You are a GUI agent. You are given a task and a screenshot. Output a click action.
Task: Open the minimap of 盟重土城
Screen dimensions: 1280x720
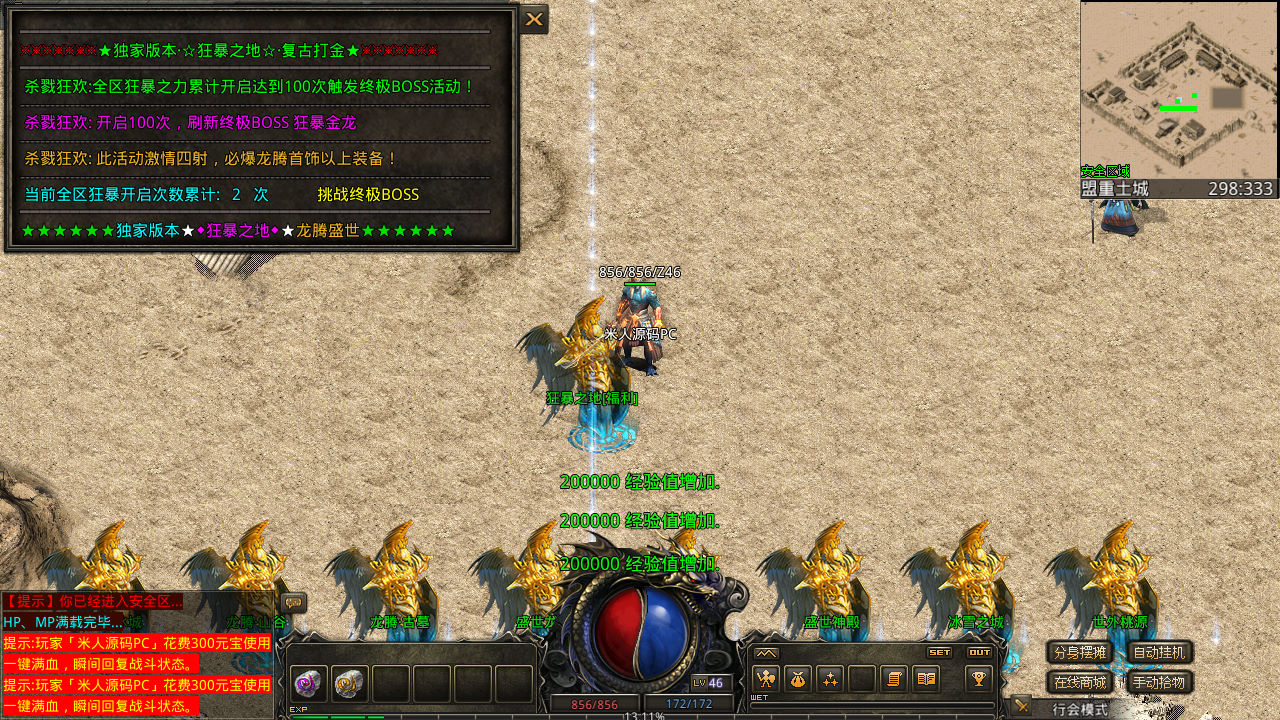(x=1179, y=90)
